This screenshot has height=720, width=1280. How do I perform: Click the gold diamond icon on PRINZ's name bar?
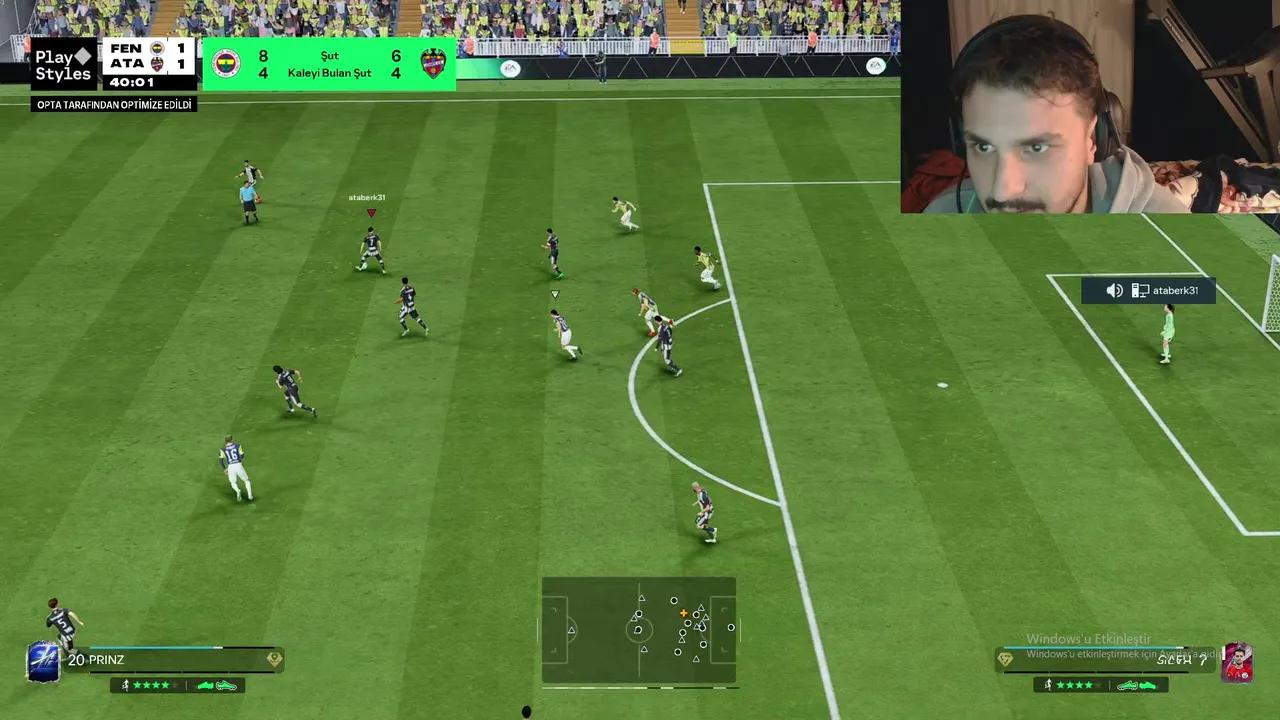[275, 659]
